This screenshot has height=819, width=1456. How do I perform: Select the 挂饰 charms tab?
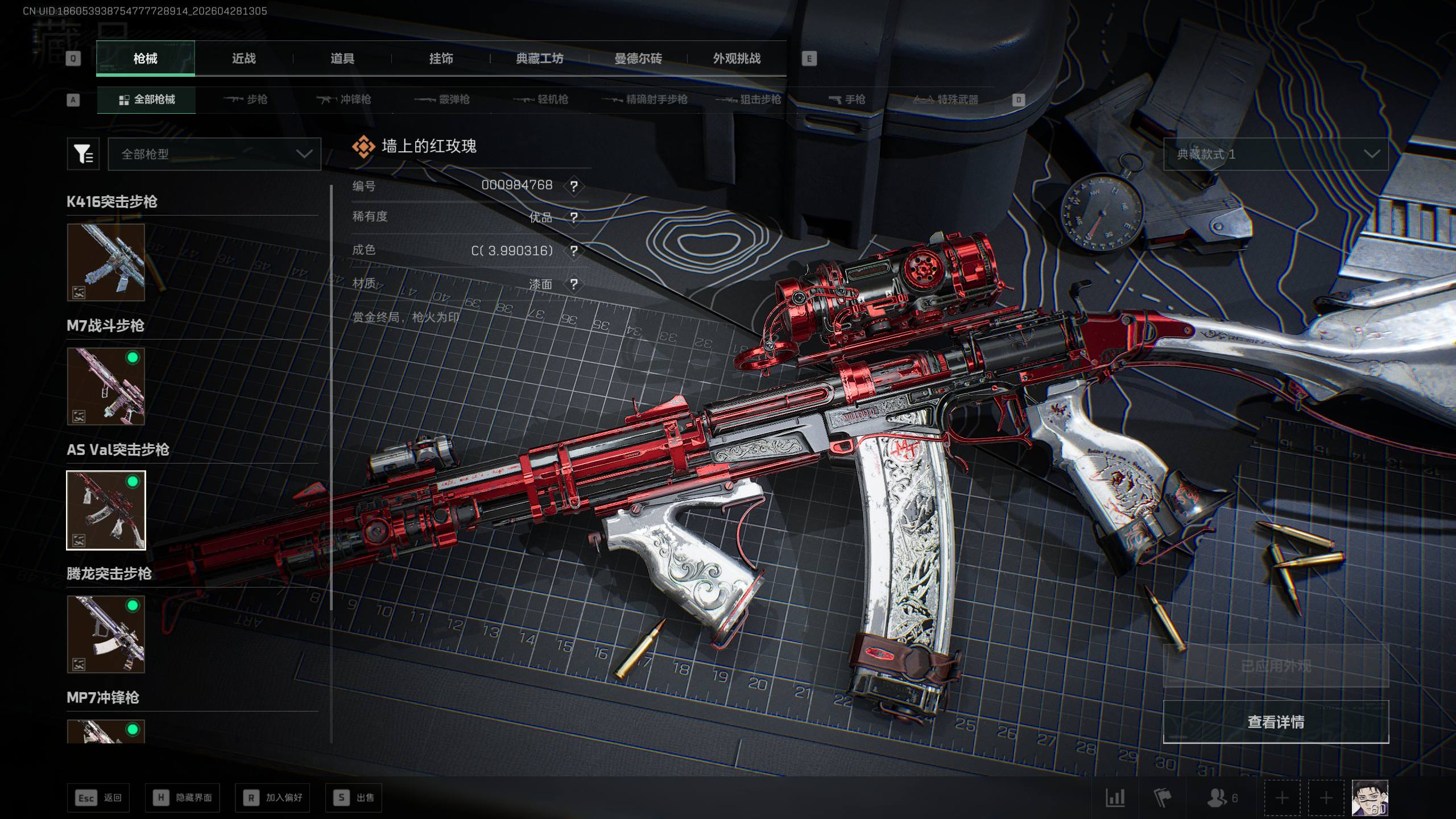point(441,59)
